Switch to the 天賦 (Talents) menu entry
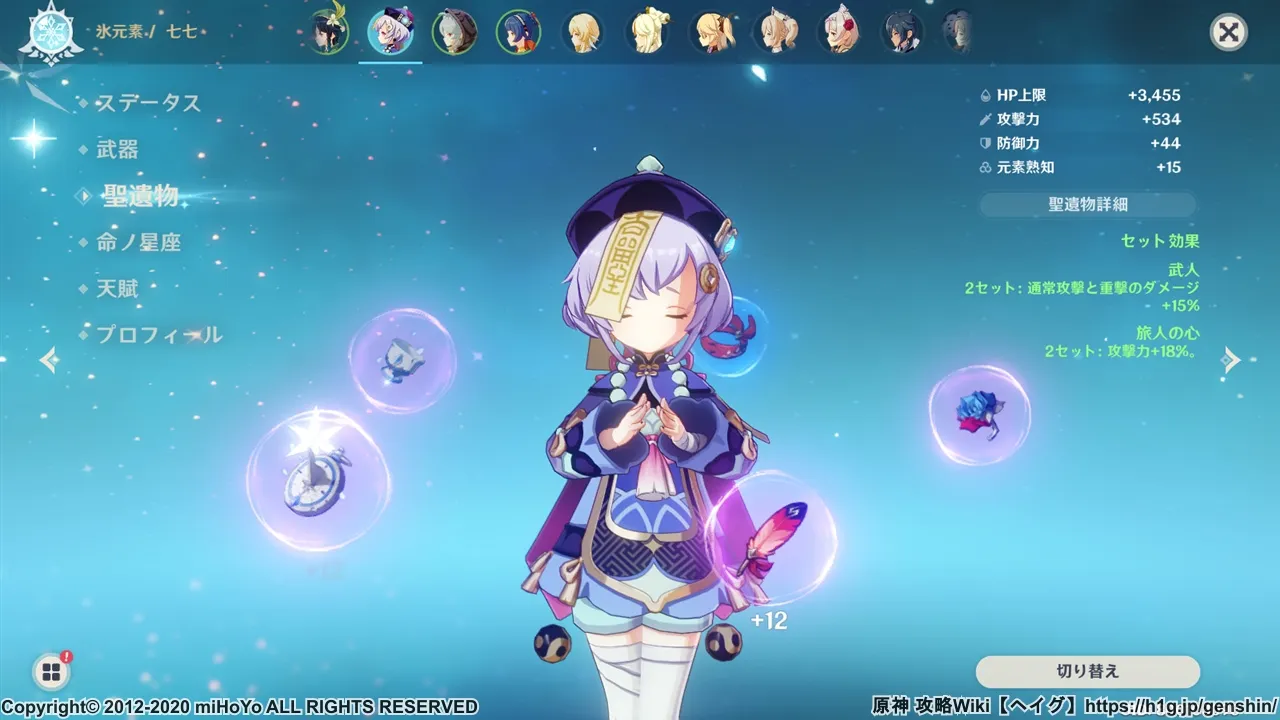The image size is (1280, 720). pos(117,289)
